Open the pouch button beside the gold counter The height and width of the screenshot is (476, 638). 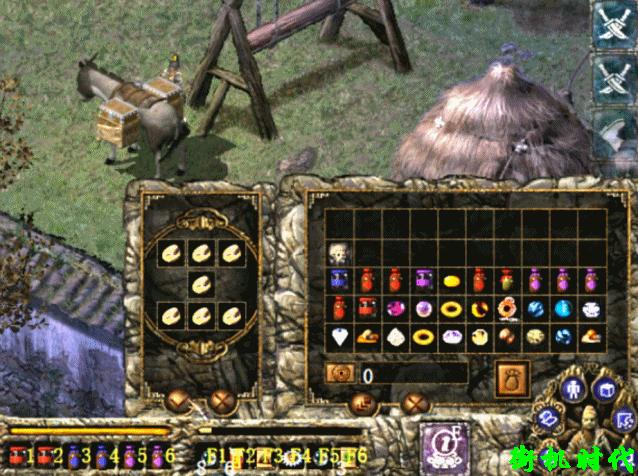pos(514,375)
